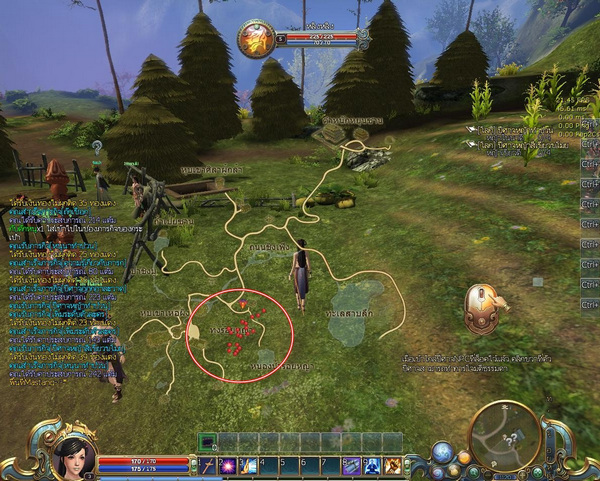Click the orange icon ending the hotbar

pyautogui.click(x=393, y=465)
